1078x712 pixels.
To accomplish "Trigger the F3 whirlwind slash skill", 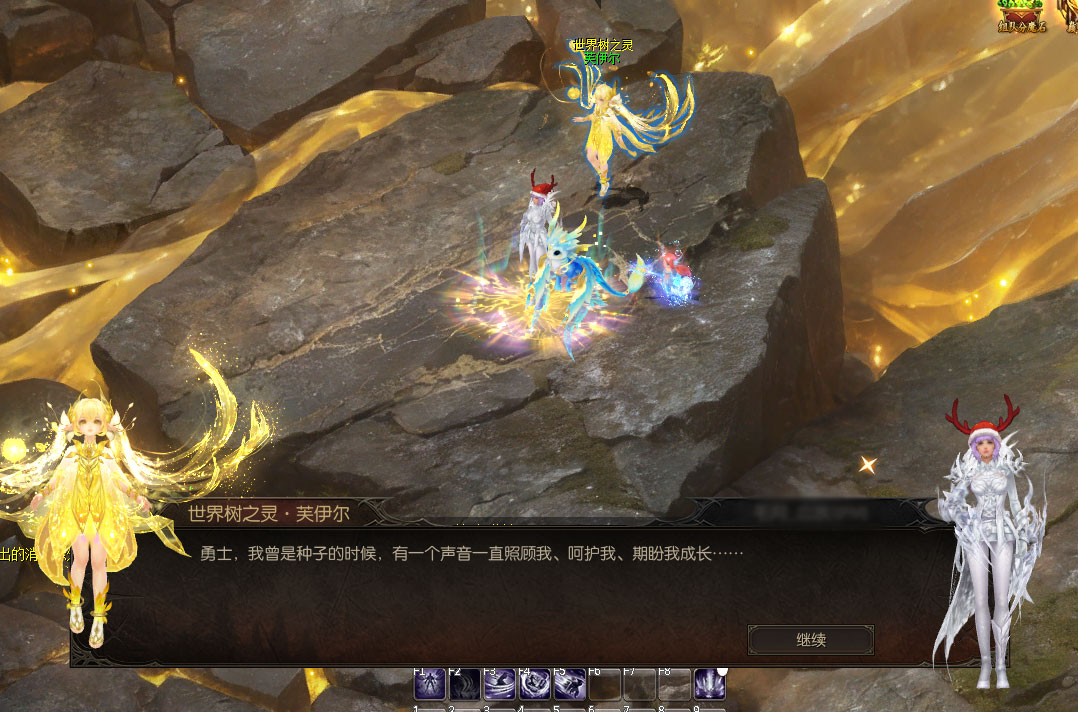I will click(x=500, y=684).
